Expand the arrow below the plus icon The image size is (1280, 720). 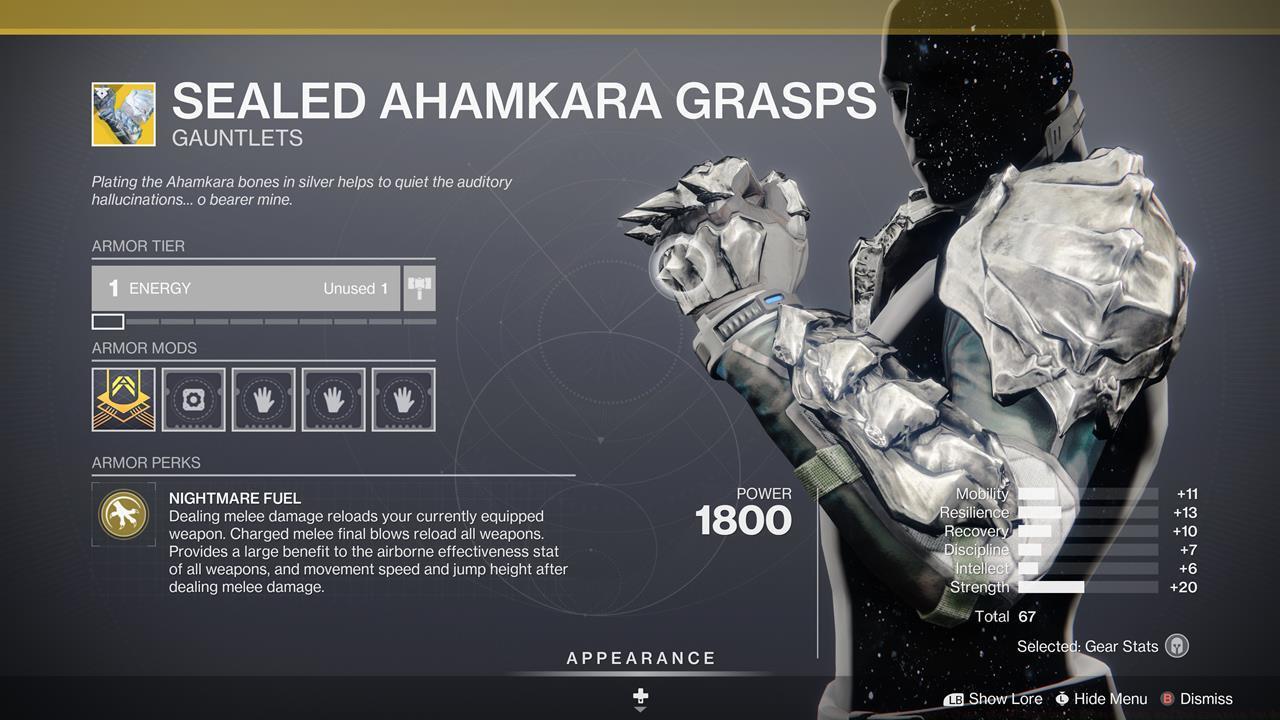[640, 710]
